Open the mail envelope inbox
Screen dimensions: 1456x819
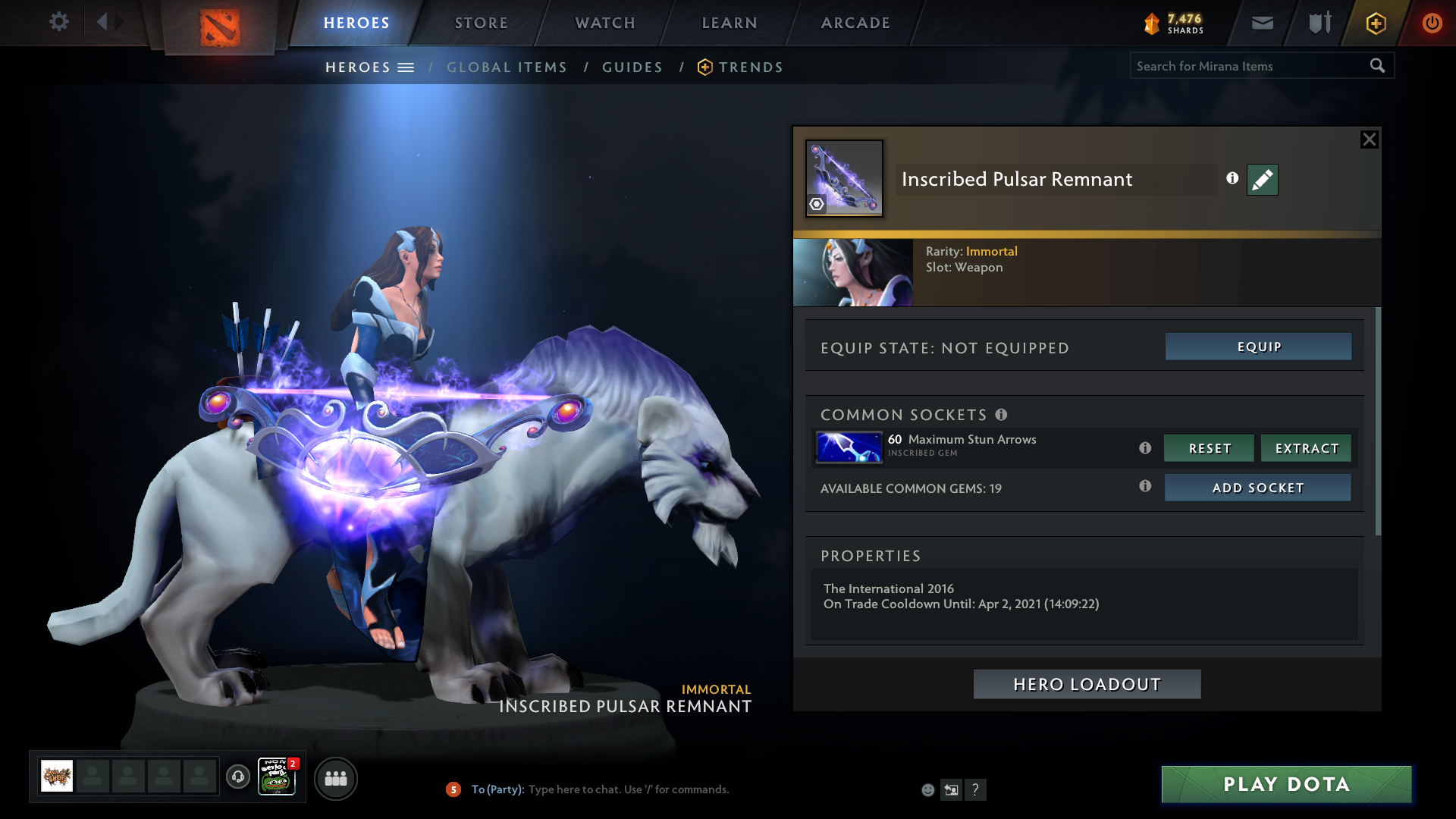pyautogui.click(x=1263, y=23)
